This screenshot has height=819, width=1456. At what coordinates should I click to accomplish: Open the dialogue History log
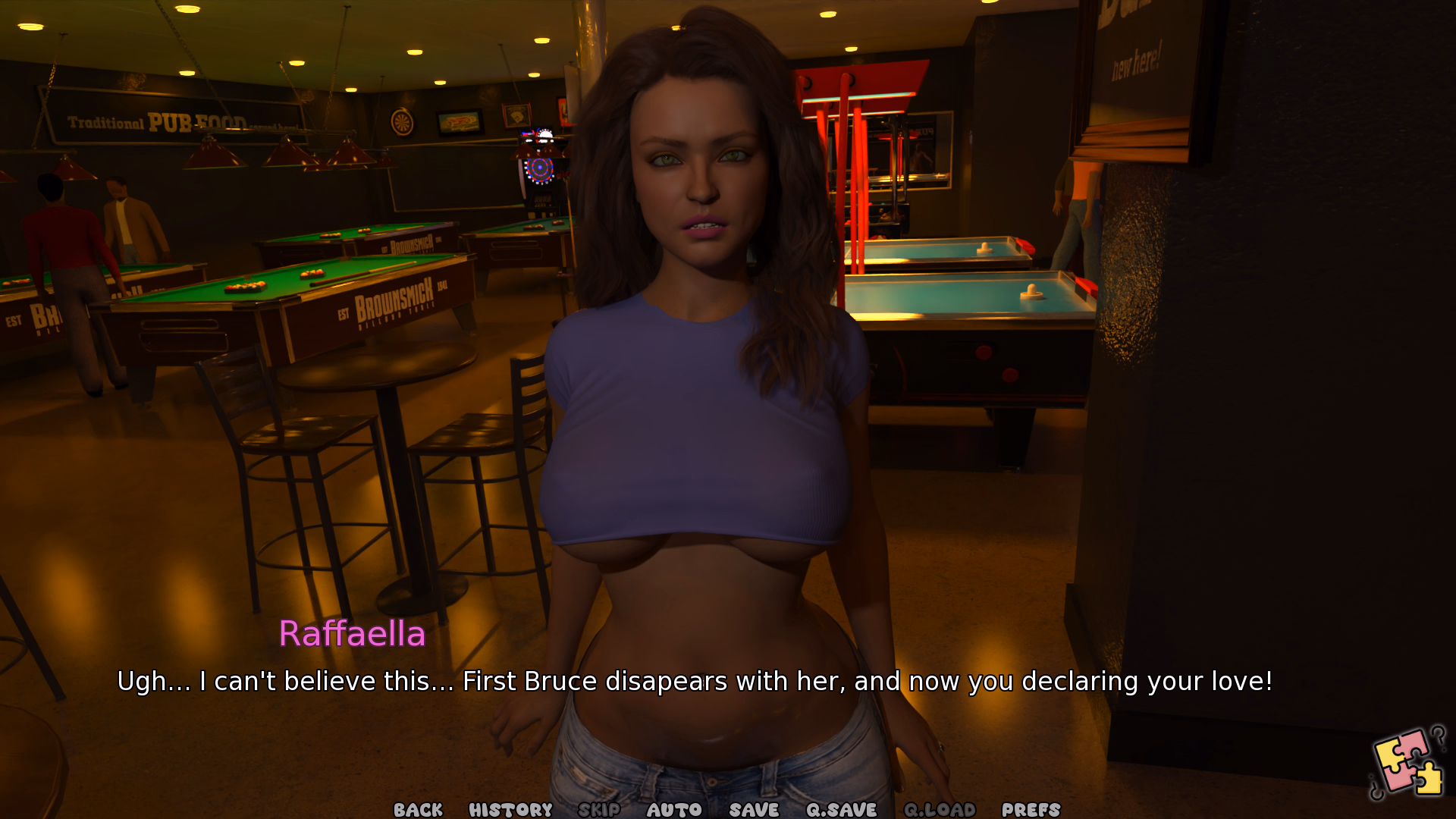pos(510,809)
